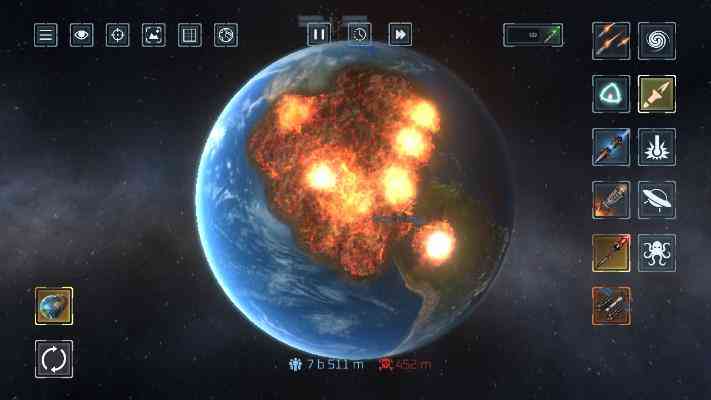Pick the highlighted single rocket weapon
Viewport: 711px width, 400px height.
tap(657, 94)
